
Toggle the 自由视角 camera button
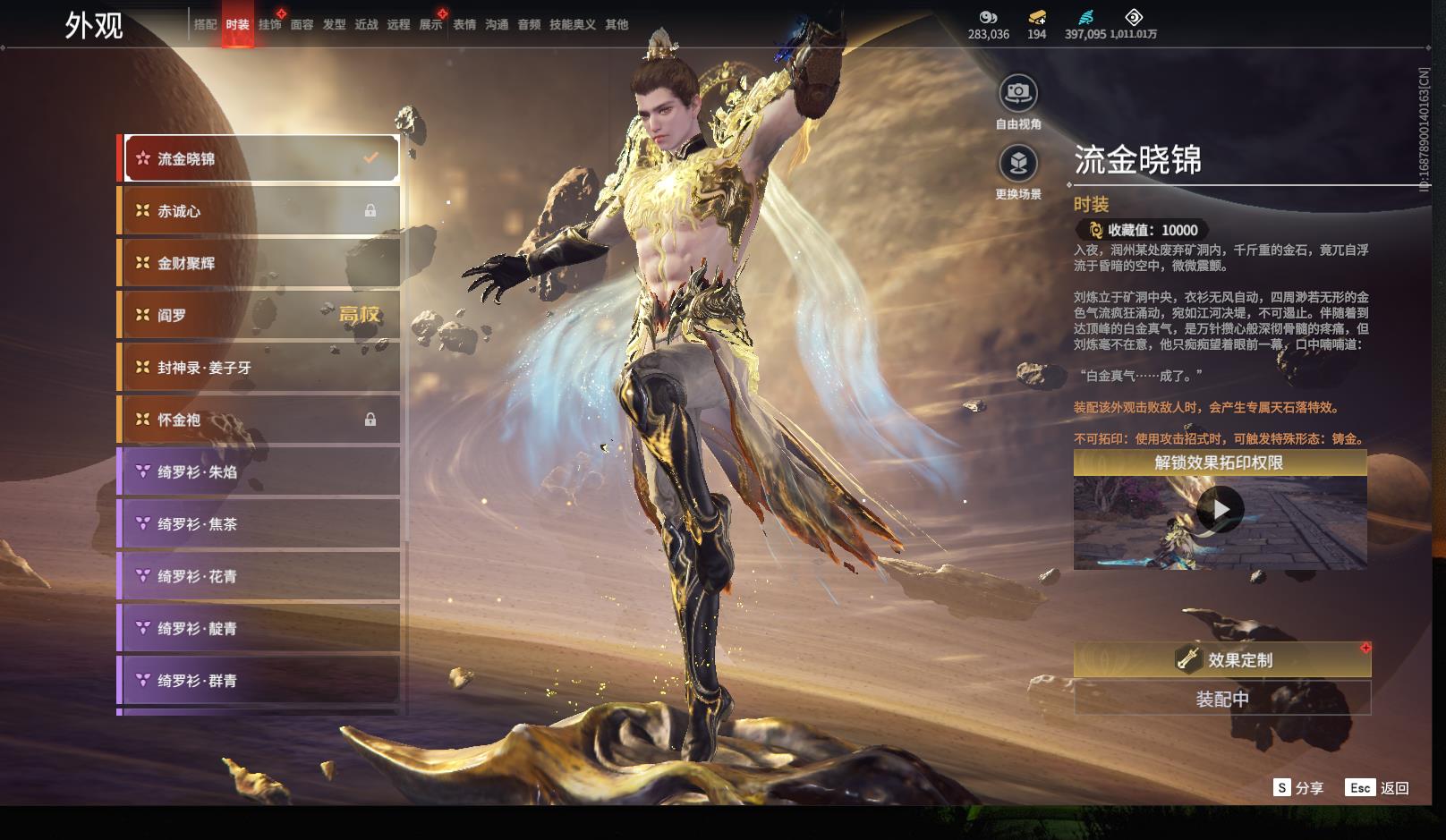1018,93
